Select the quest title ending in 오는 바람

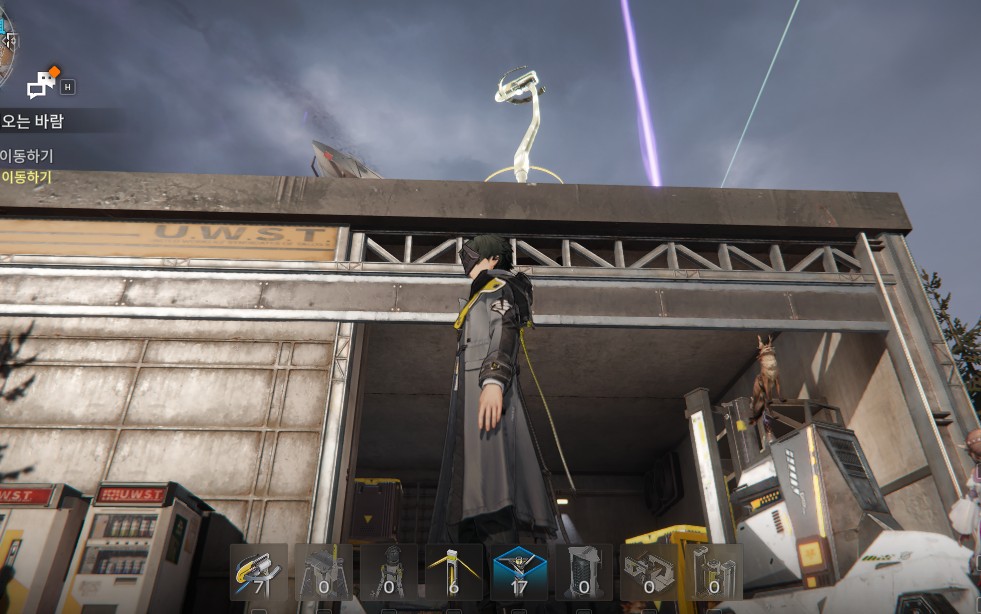(x=33, y=122)
